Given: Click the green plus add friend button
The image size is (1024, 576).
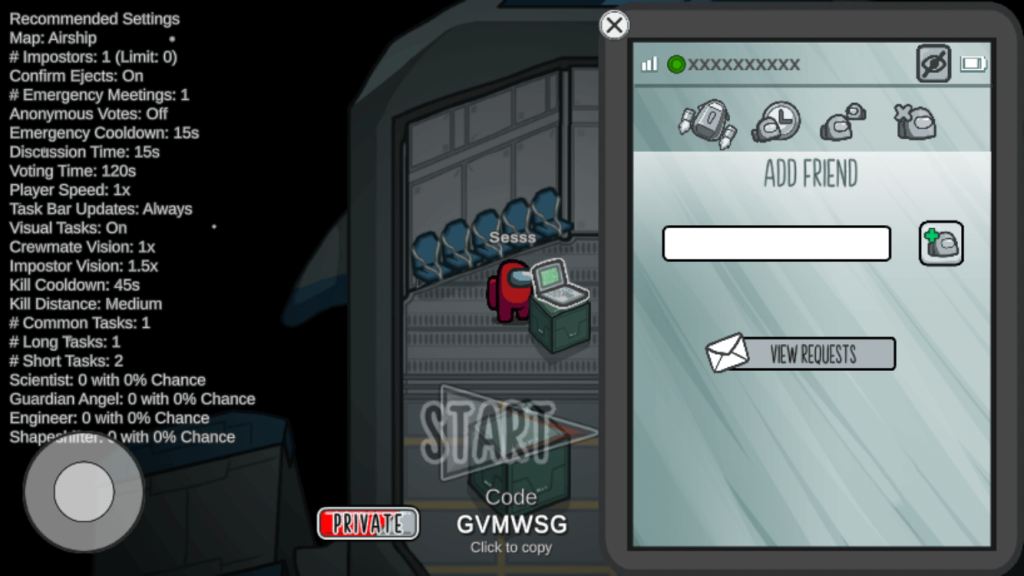Looking at the screenshot, I should tap(941, 243).
